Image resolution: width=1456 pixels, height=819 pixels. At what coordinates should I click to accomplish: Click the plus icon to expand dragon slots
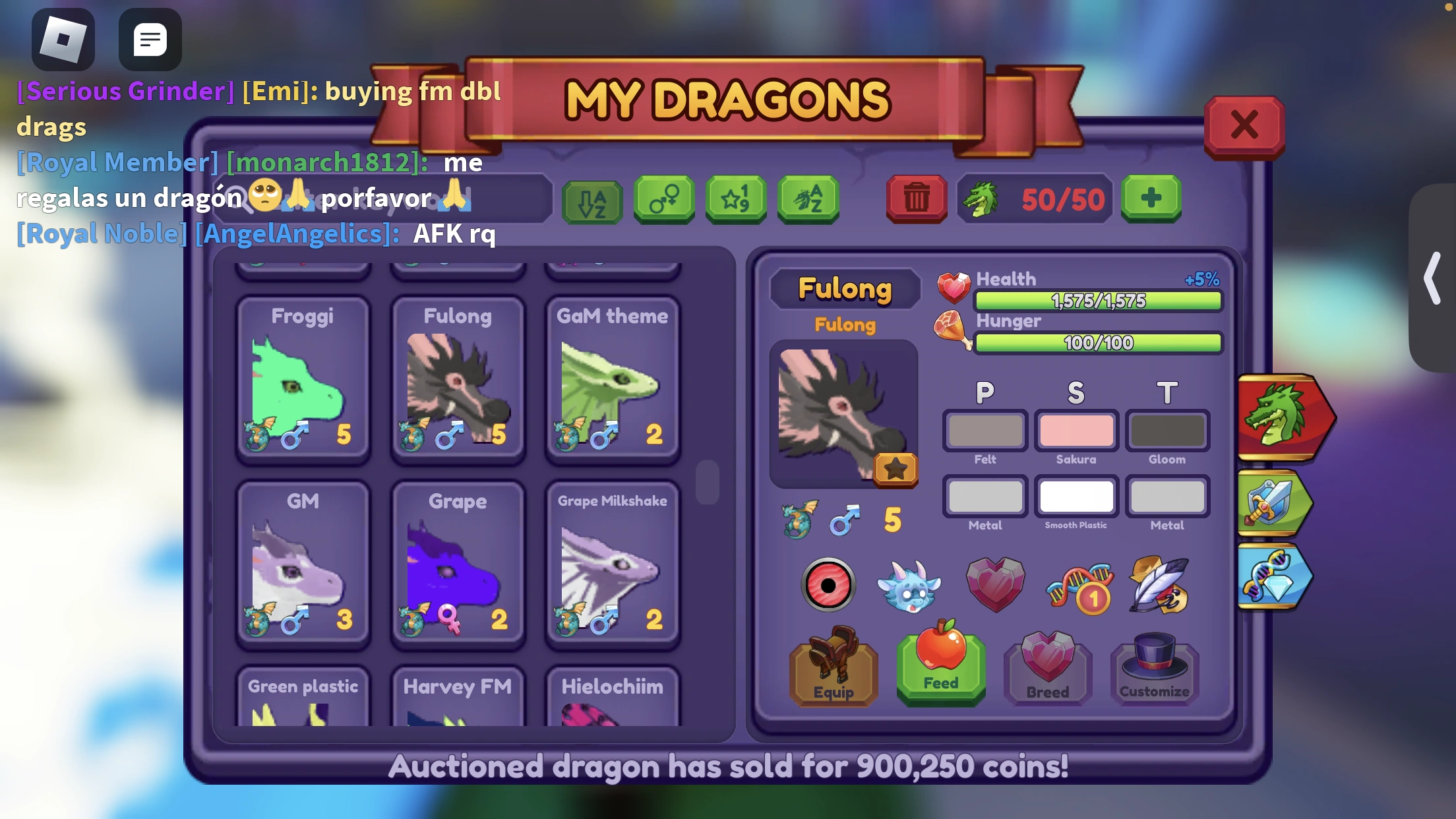pyautogui.click(x=1151, y=198)
